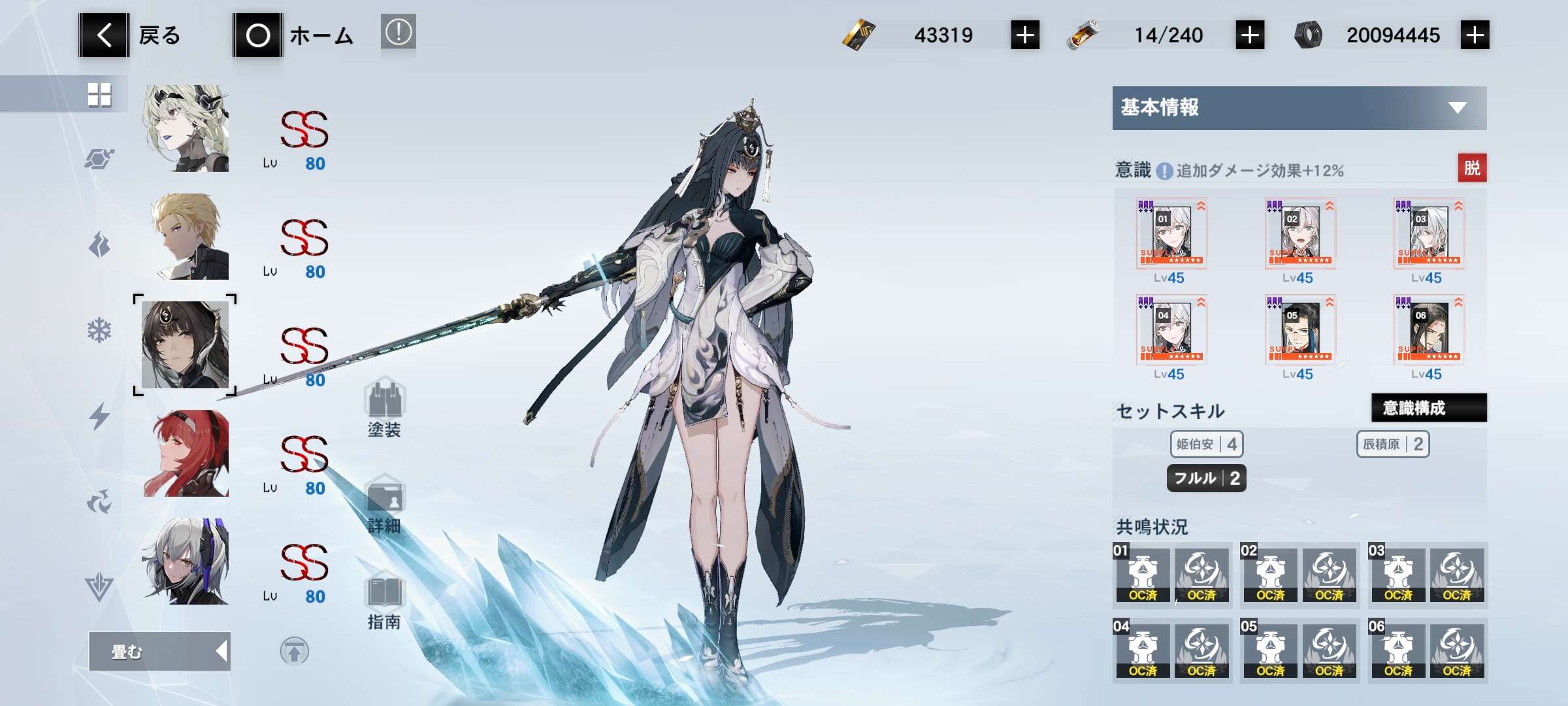
Task: Open the 意識構成 button
Action: tap(1428, 408)
